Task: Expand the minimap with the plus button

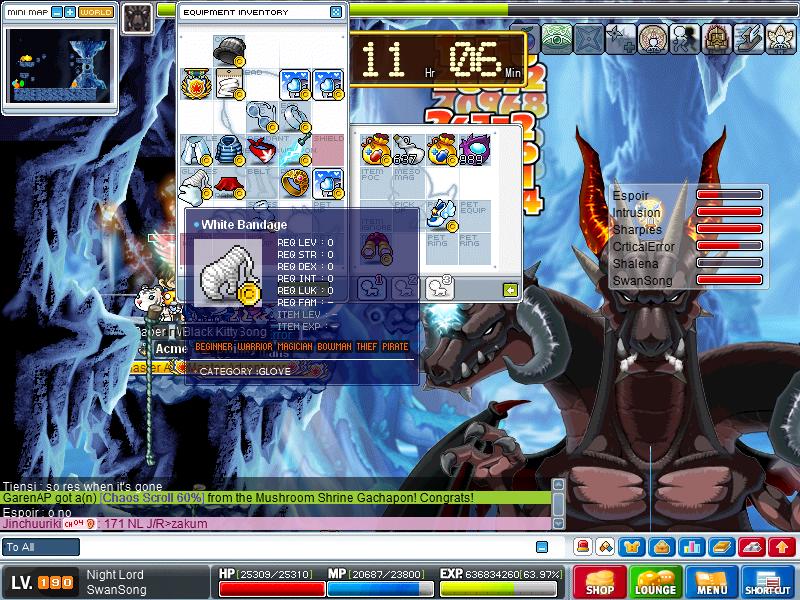Action: tap(70, 12)
